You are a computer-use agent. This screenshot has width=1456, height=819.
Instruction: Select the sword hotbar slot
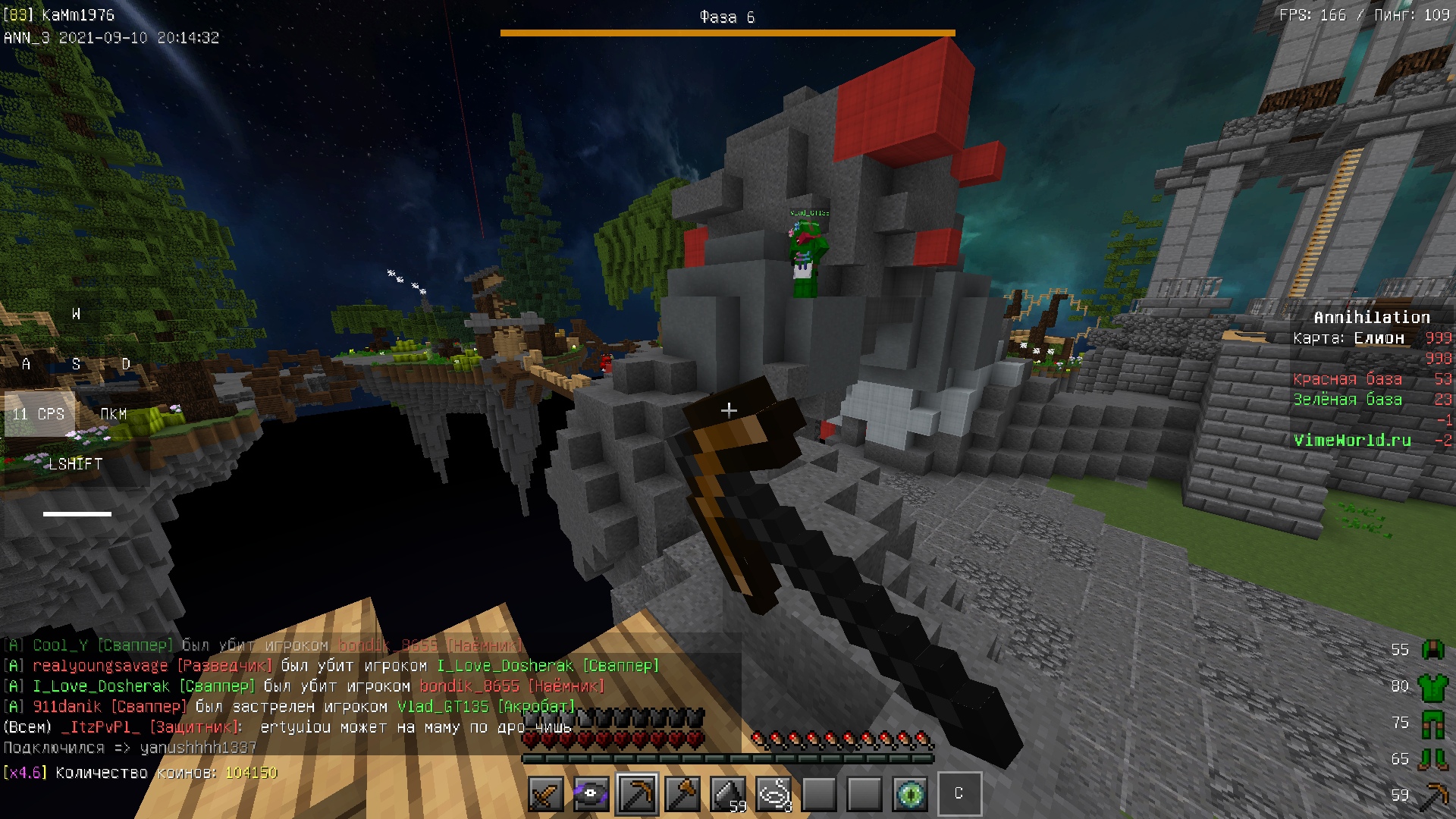546,794
